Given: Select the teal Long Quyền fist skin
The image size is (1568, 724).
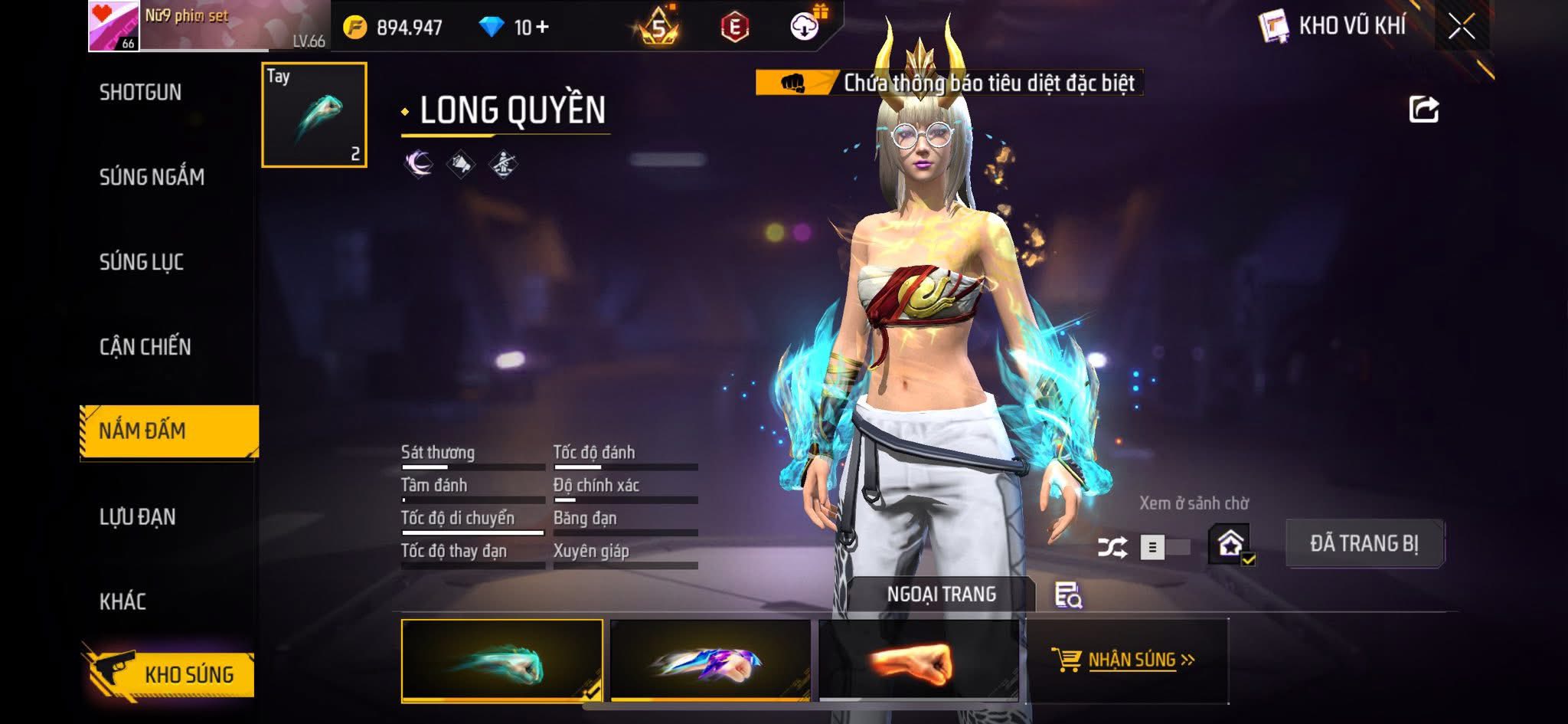Looking at the screenshot, I should click(501, 660).
